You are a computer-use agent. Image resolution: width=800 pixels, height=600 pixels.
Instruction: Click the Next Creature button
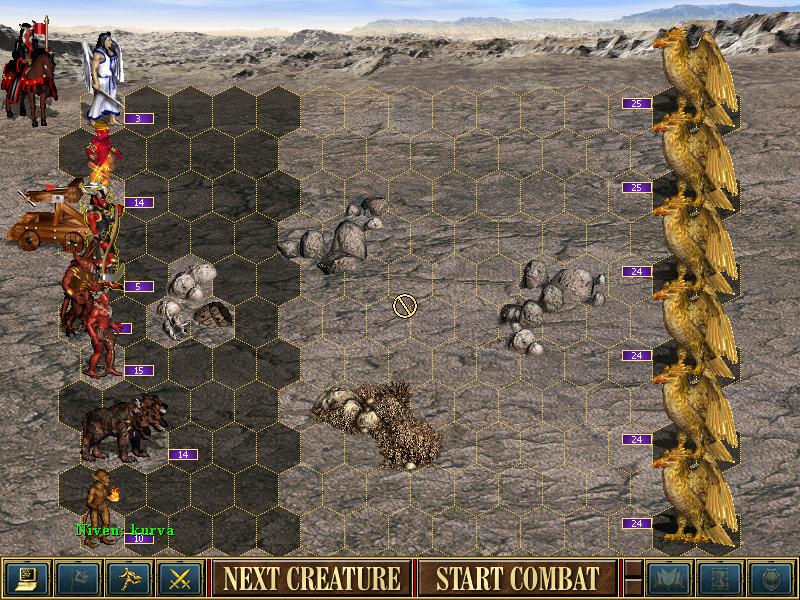[x=311, y=578]
